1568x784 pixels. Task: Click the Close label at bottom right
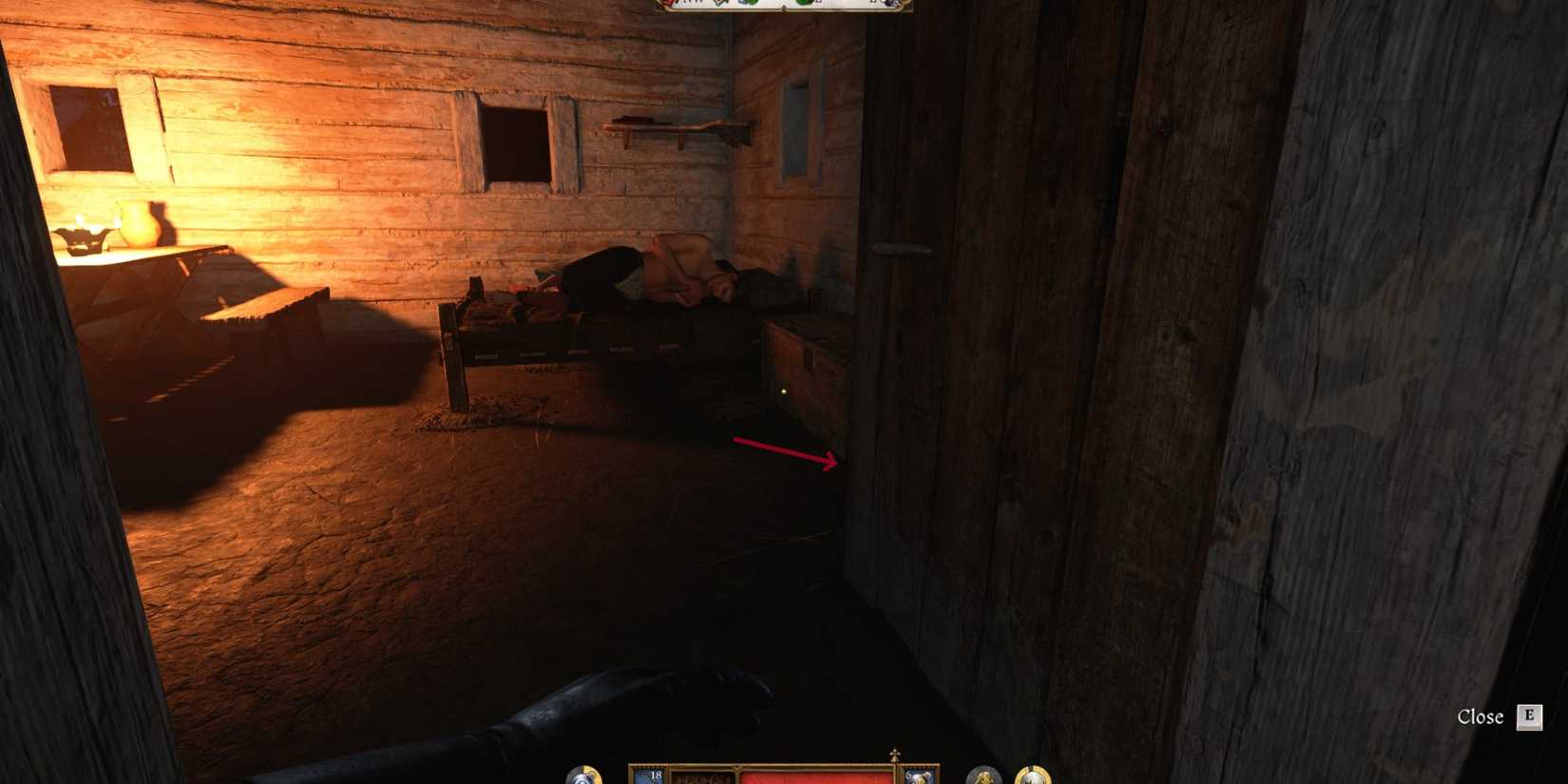(1482, 719)
